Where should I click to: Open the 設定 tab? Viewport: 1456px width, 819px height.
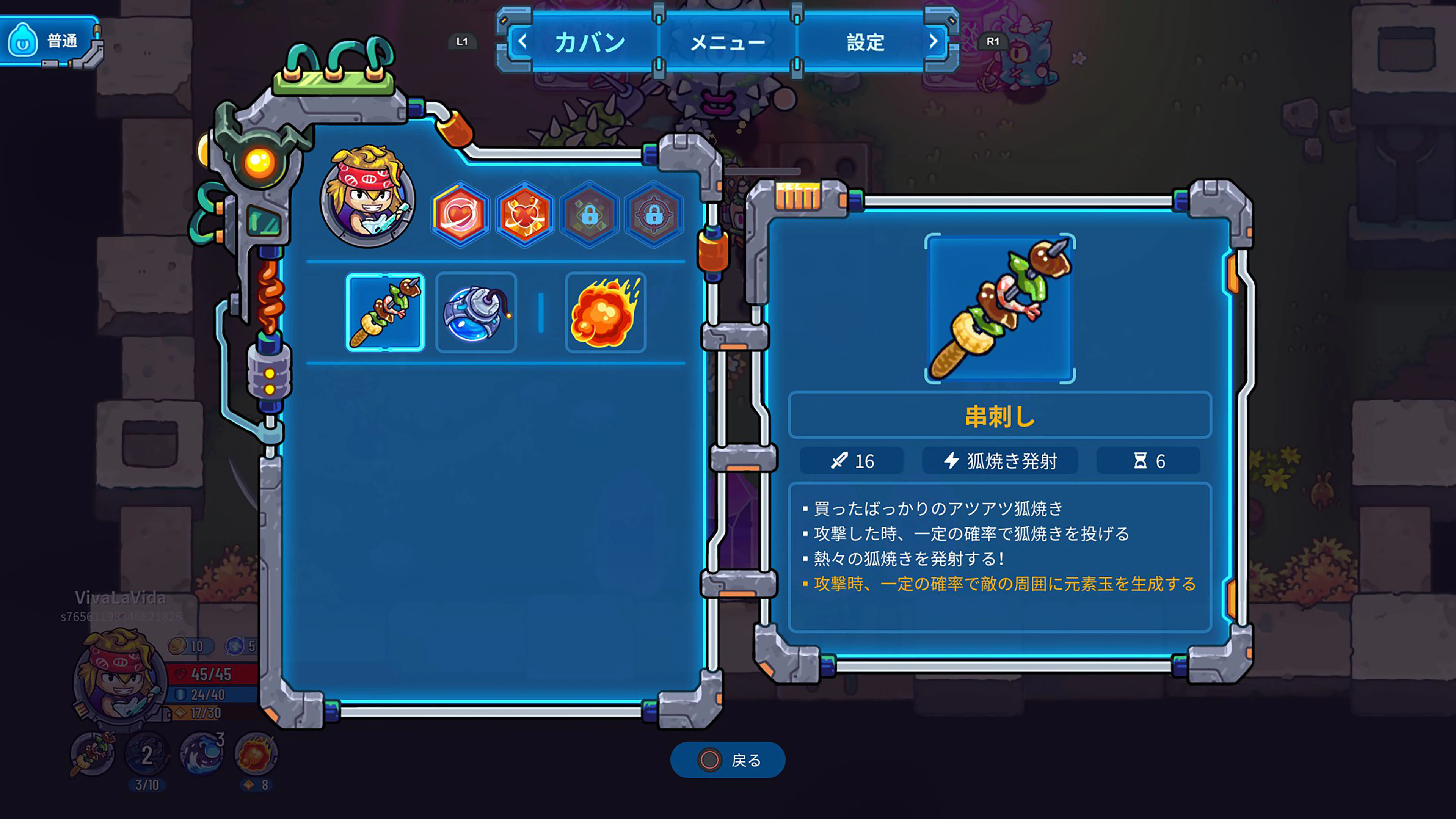pos(865,42)
